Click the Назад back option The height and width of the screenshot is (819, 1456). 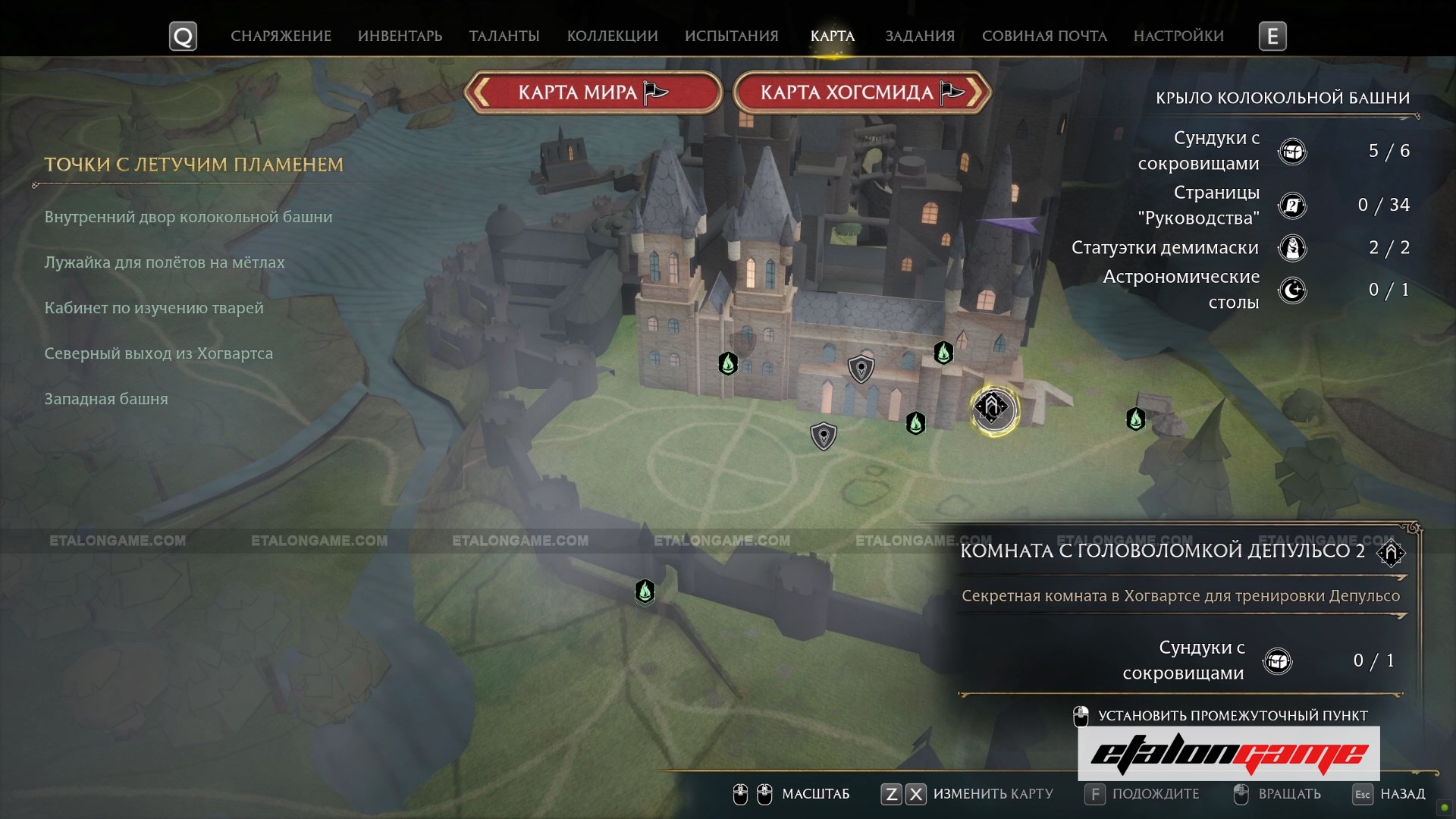[x=1402, y=794]
